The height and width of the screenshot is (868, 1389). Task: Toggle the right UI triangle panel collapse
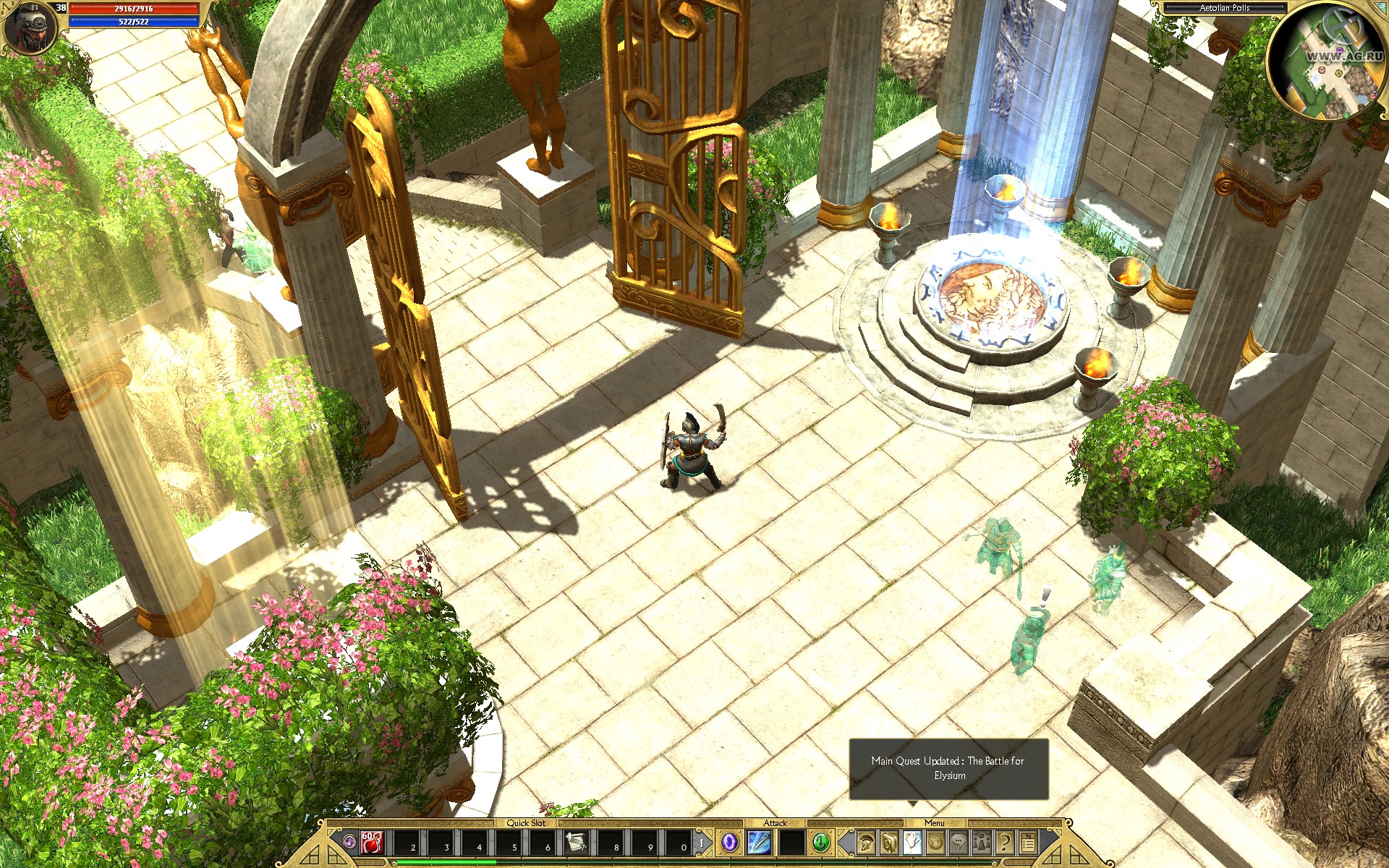[x=1063, y=856]
